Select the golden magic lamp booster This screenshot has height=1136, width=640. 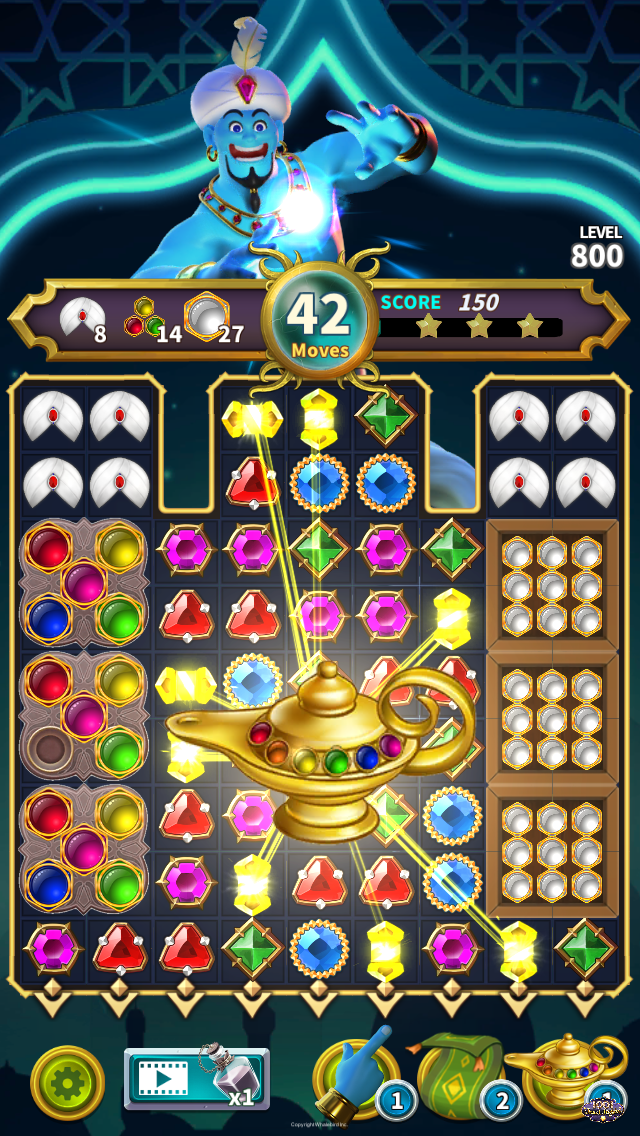(x=562, y=1075)
